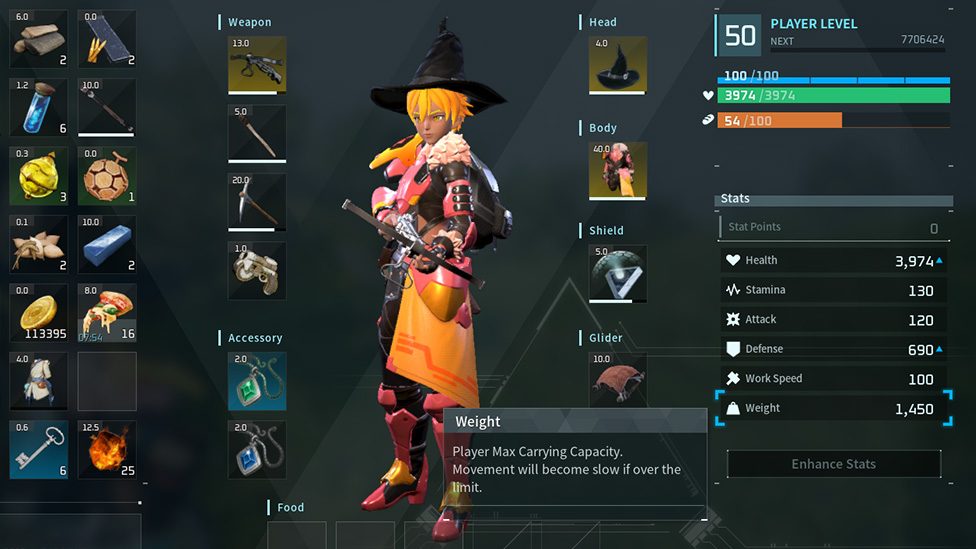Image resolution: width=976 pixels, height=549 pixels.
Task: Open the witch hat Head slot
Action: pos(618,65)
